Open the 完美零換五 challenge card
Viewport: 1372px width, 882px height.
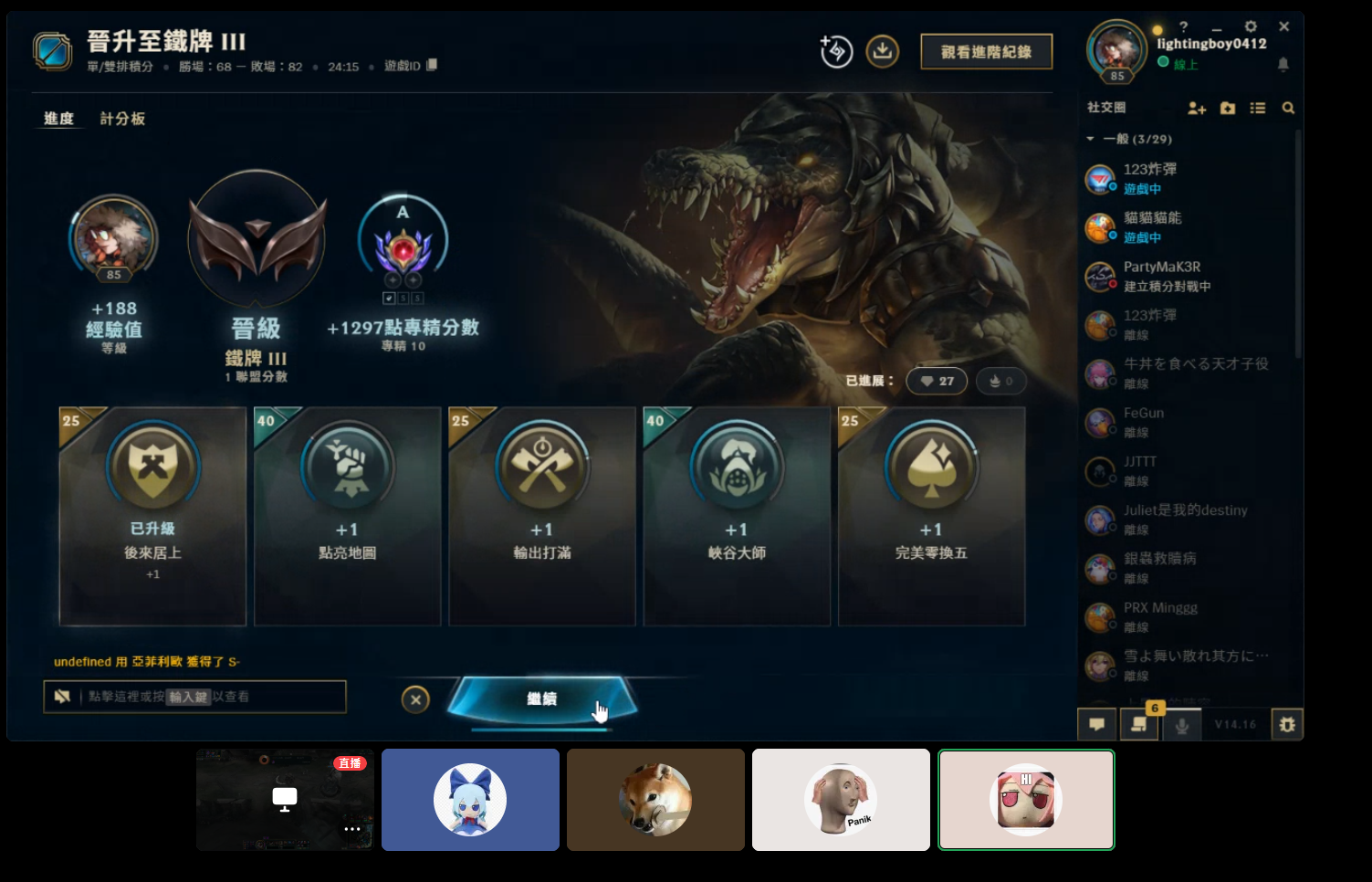tap(931, 516)
